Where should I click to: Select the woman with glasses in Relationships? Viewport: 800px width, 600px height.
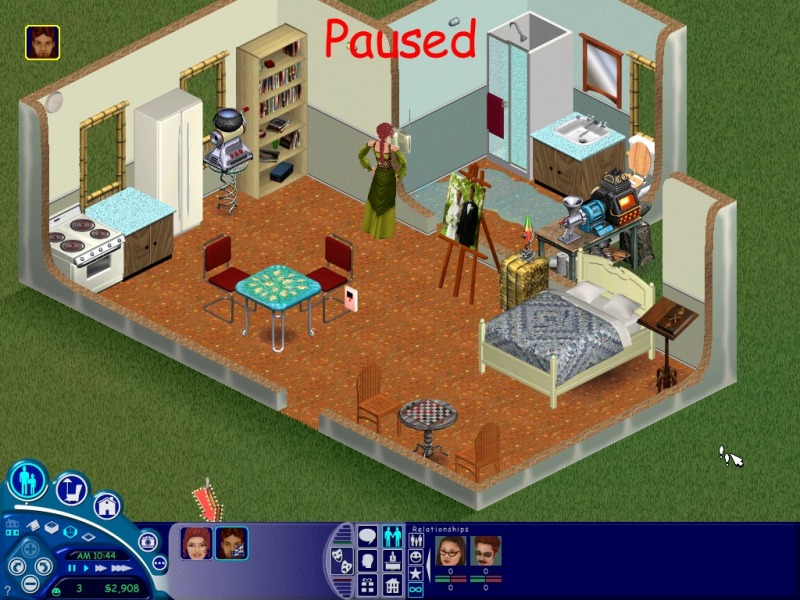pyautogui.click(x=449, y=551)
